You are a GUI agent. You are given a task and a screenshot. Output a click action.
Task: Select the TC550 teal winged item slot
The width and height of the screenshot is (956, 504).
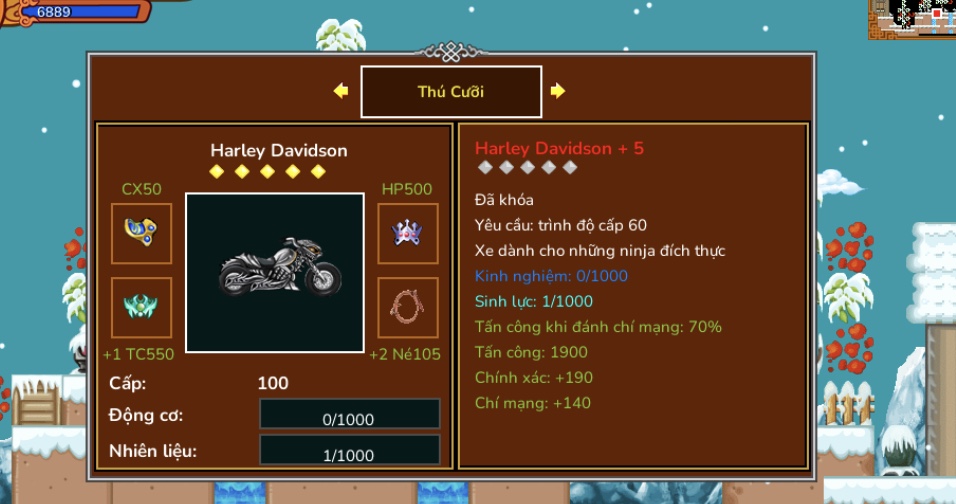[x=141, y=307]
